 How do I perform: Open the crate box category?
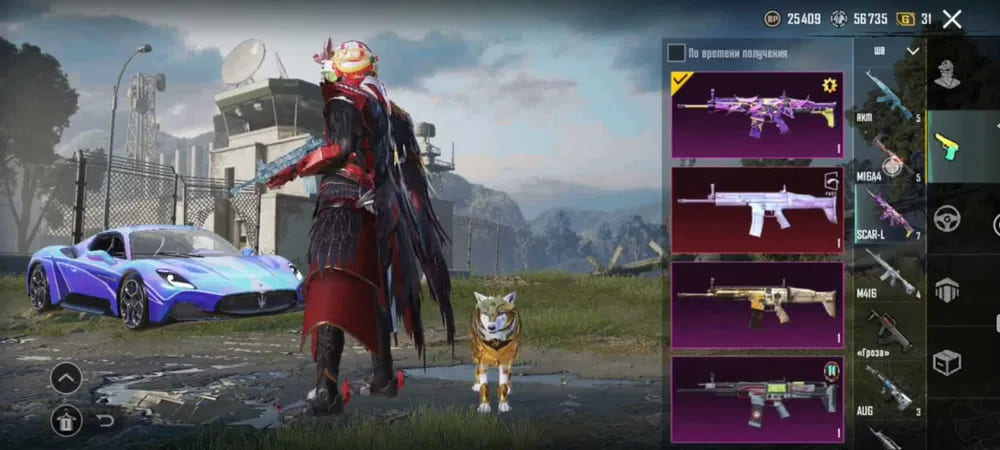[x=946, y=362]
